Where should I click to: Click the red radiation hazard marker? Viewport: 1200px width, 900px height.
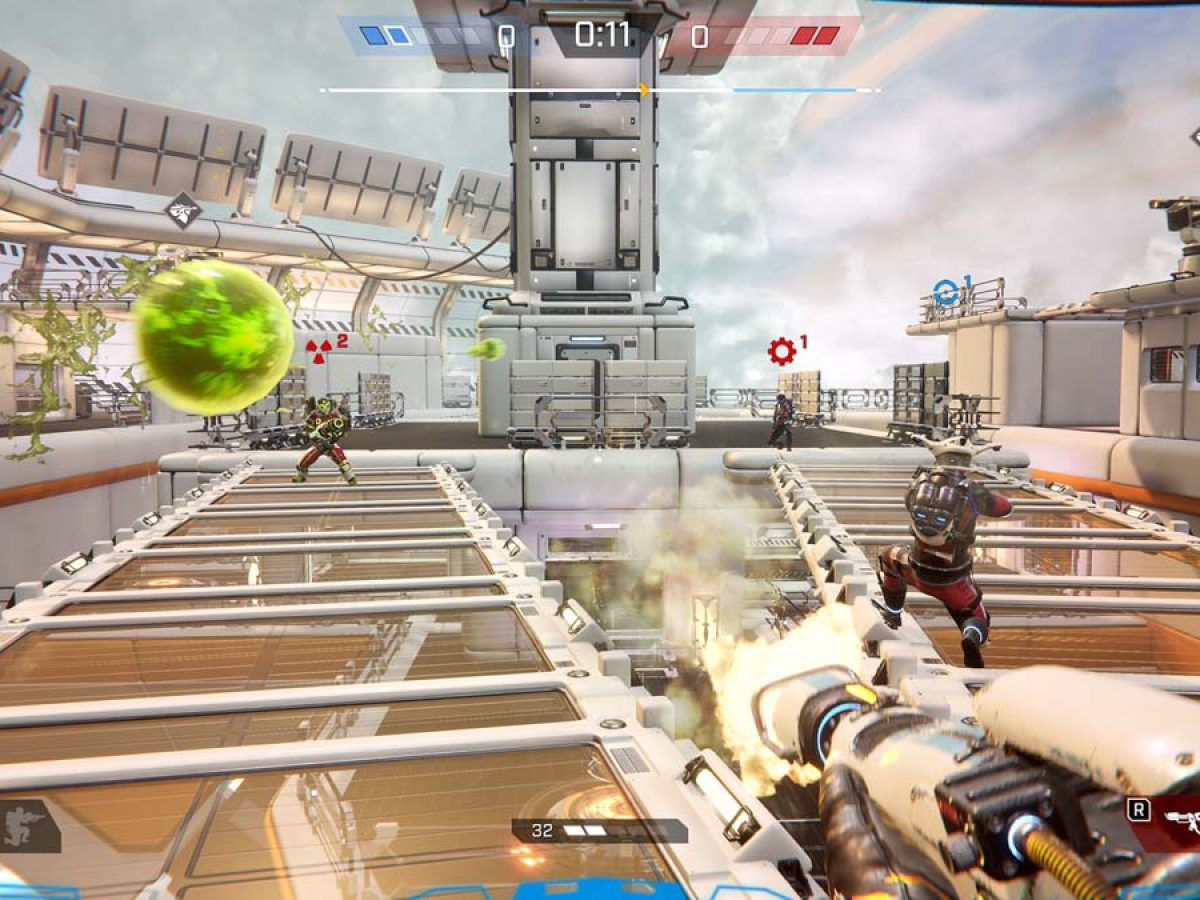point(319,349)
